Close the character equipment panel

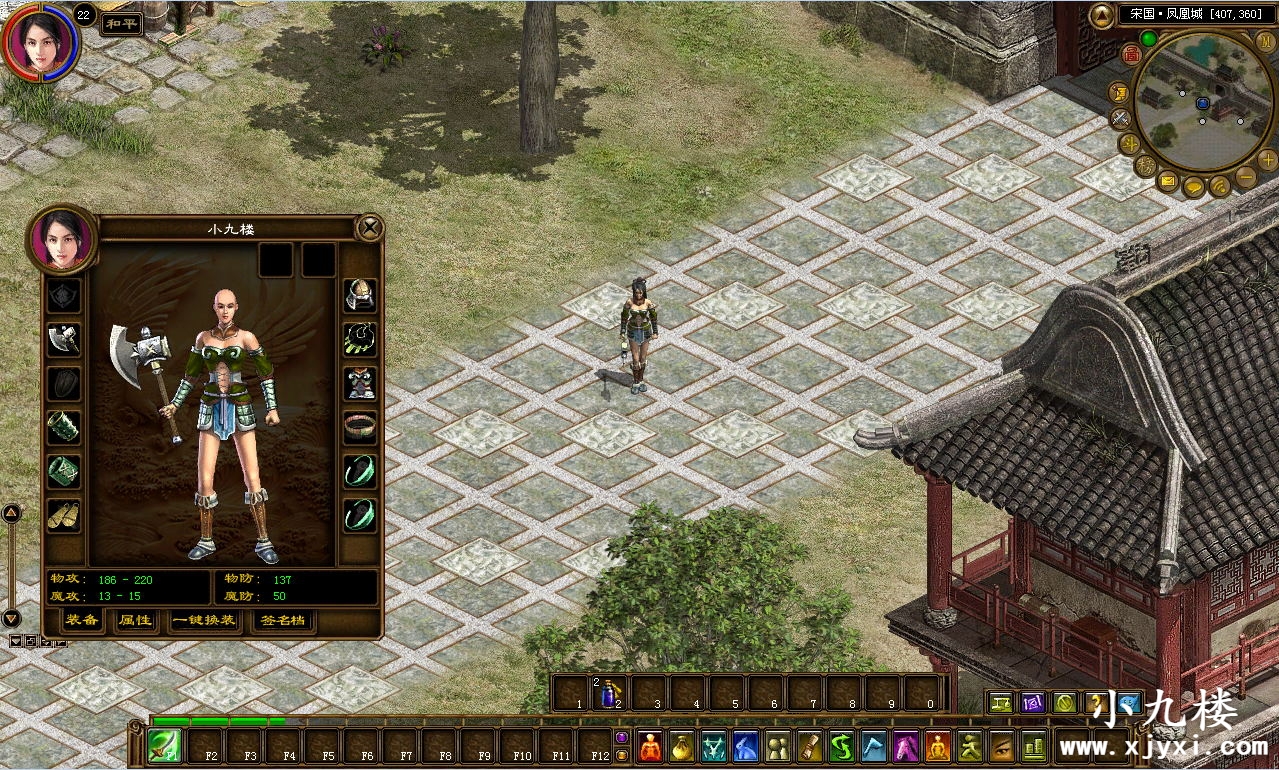(370, 228)
